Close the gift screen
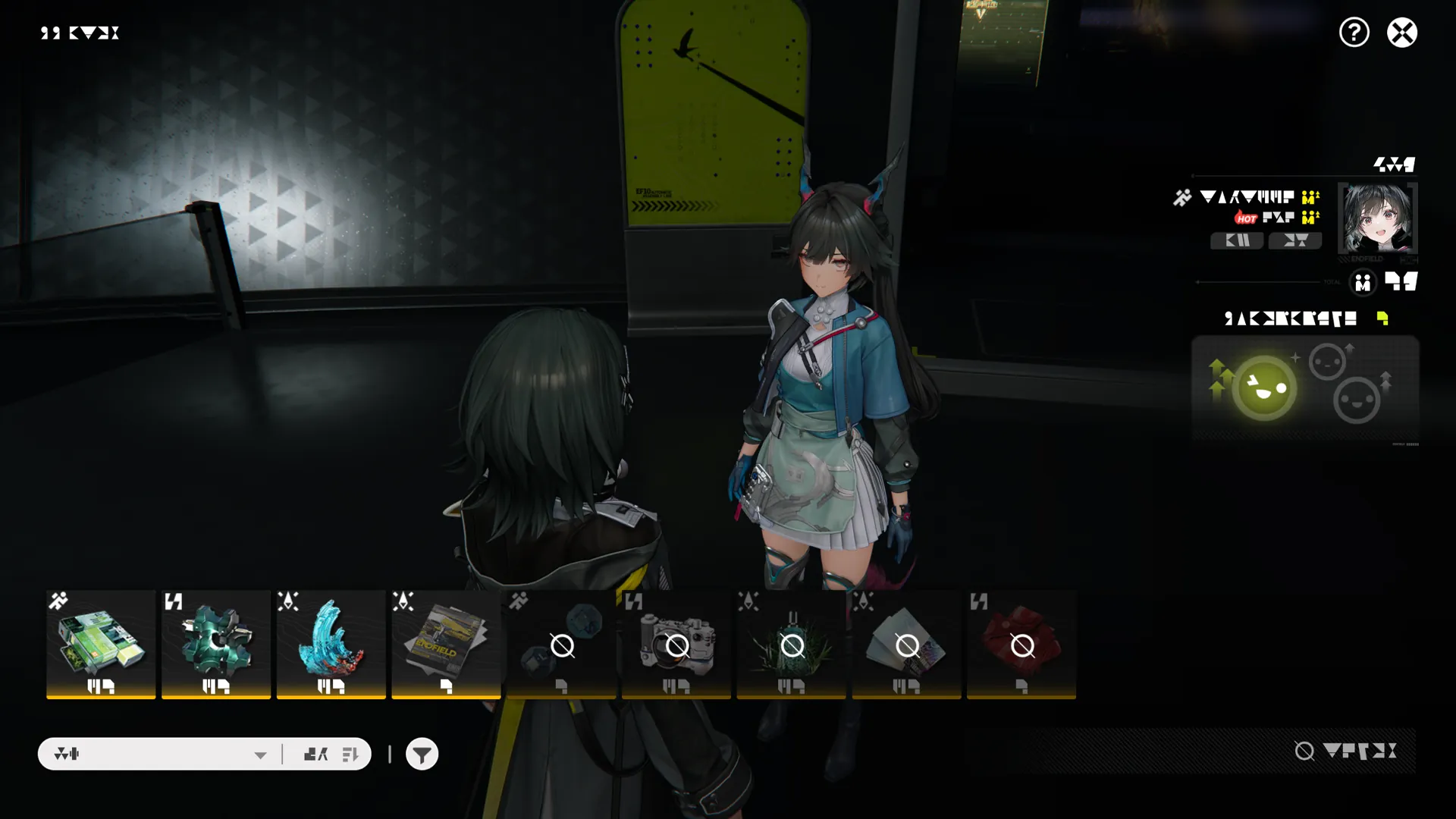 click(1401, 33)
